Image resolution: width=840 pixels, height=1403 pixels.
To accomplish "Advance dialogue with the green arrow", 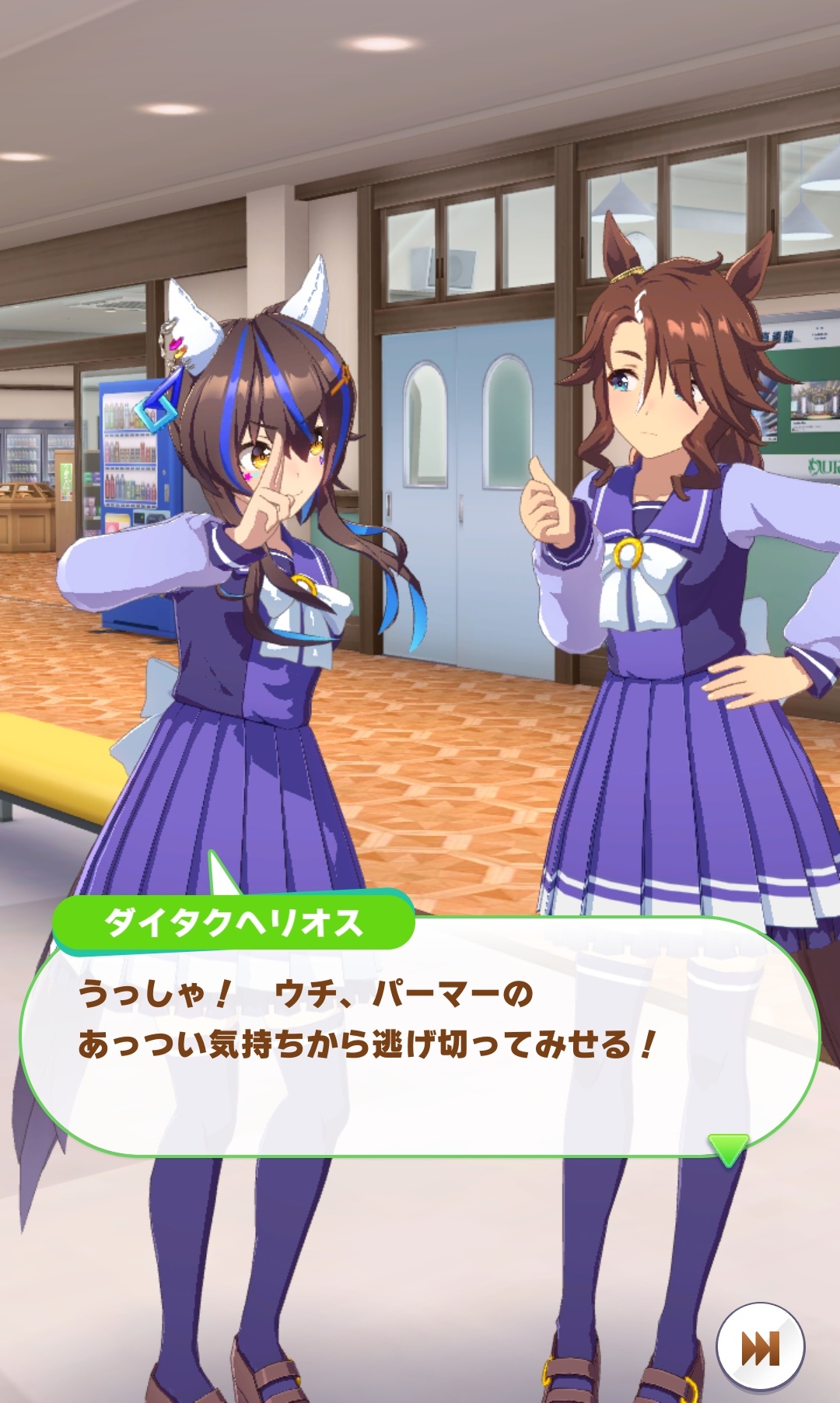I will [x=728, y=1148].
